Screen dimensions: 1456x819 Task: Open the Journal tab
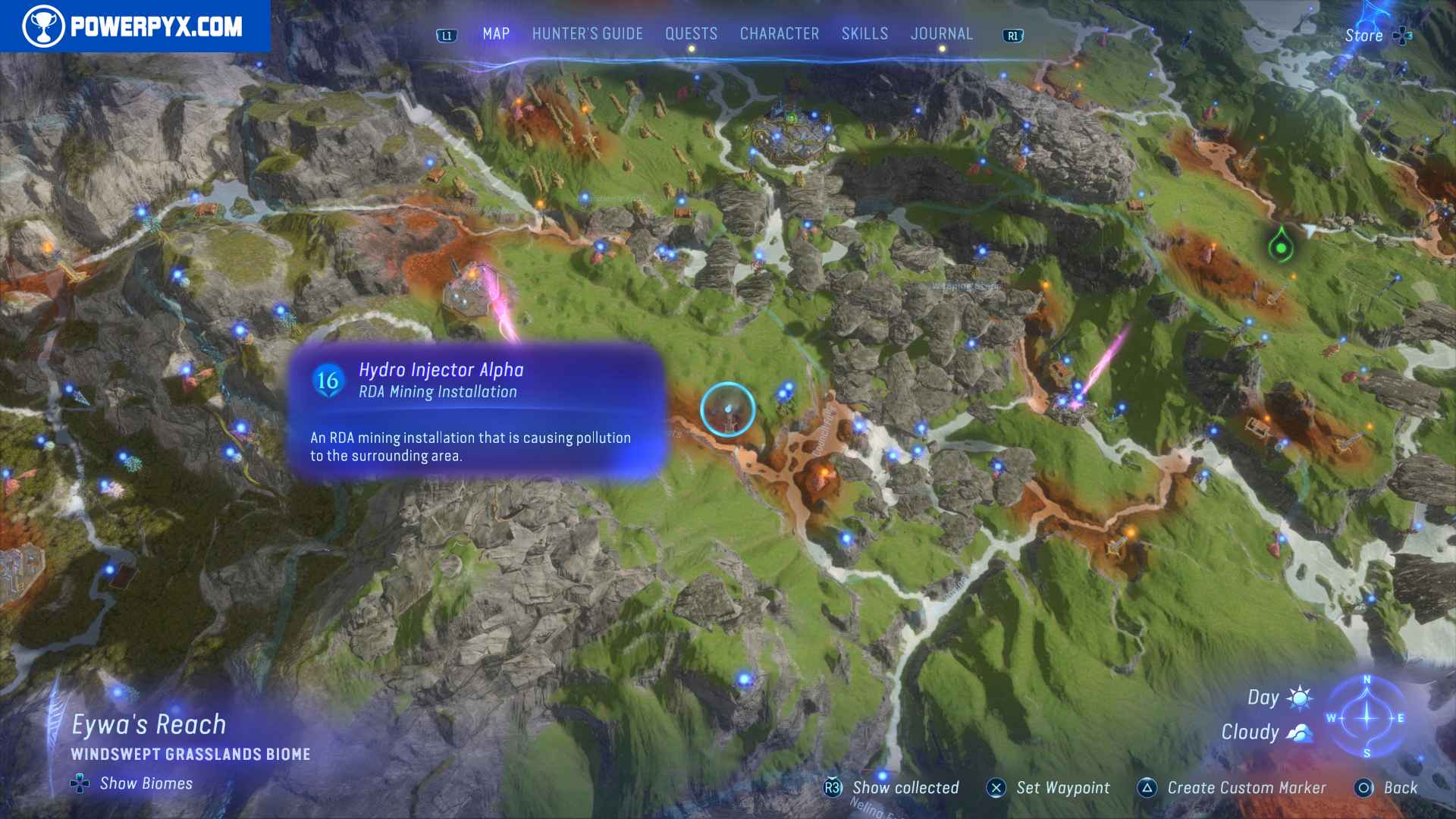pyautogui.click(x=942, y=33)
